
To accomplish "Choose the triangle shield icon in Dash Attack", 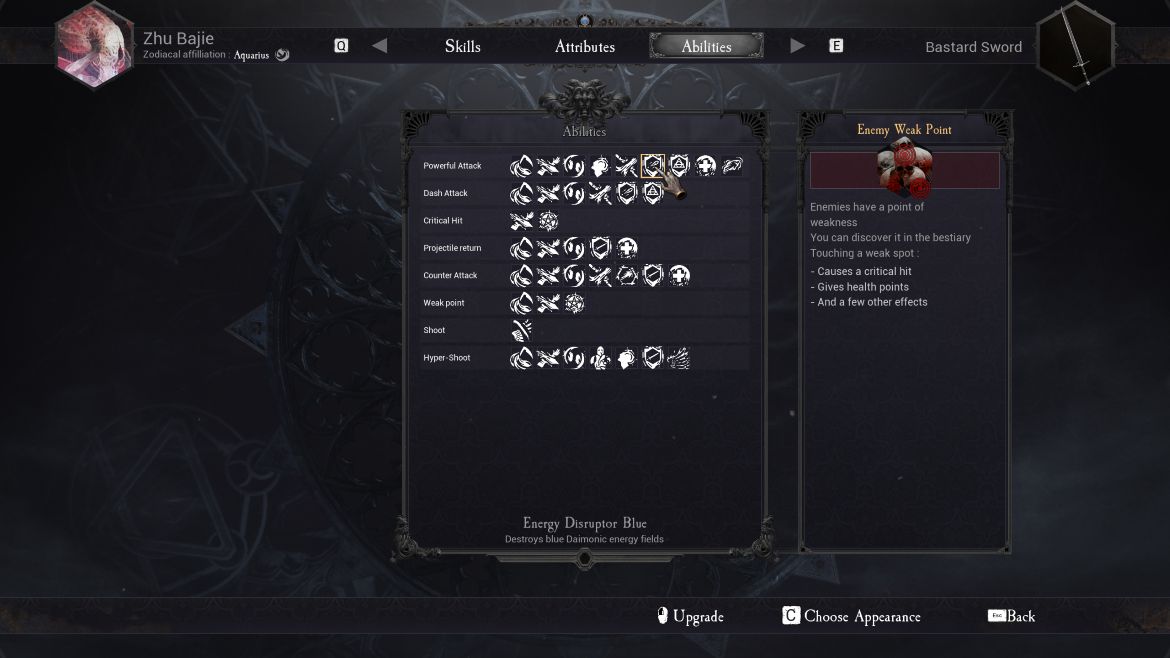I will tap(652, 193).
